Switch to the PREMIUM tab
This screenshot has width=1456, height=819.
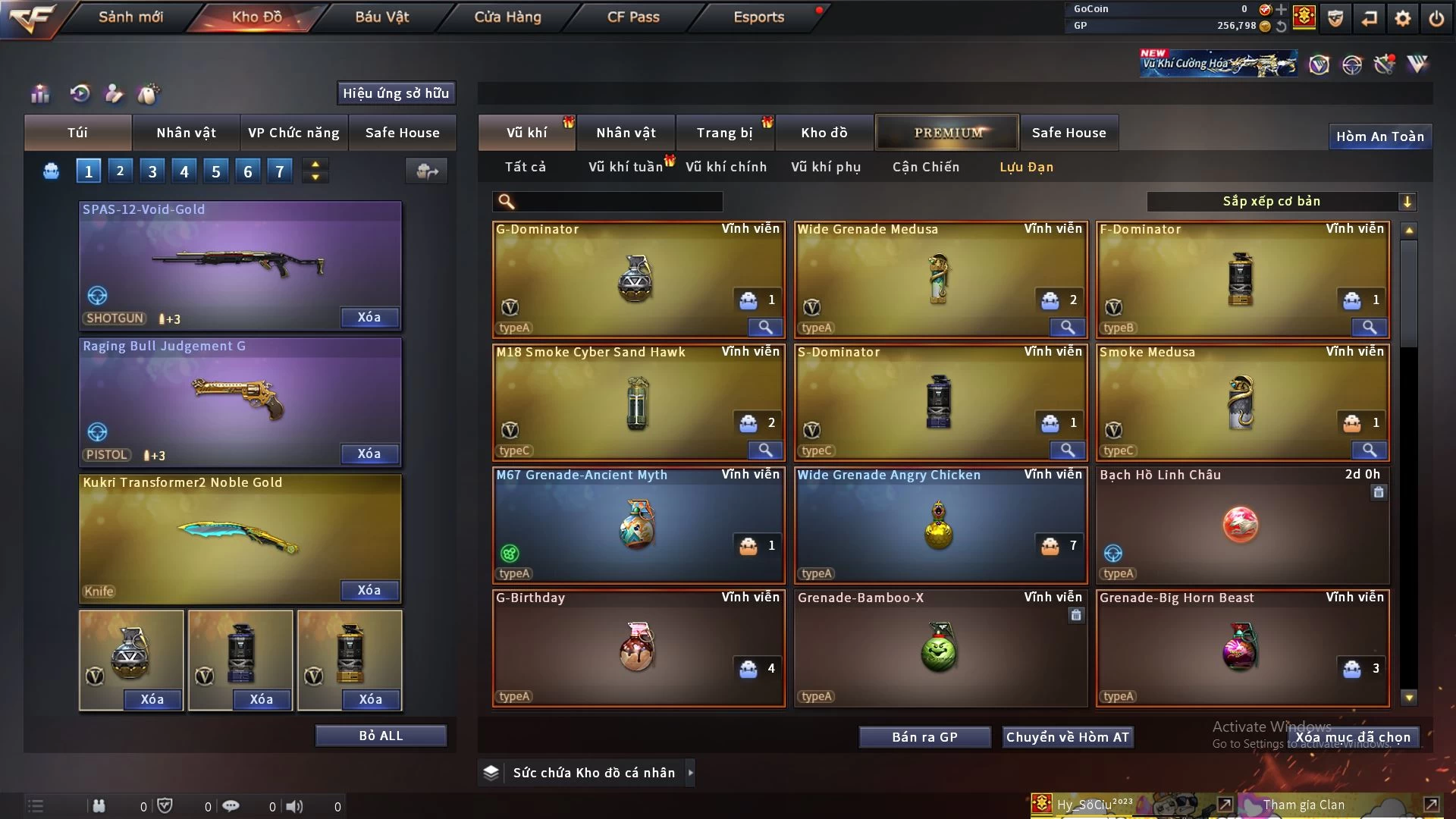click(947, 133)
